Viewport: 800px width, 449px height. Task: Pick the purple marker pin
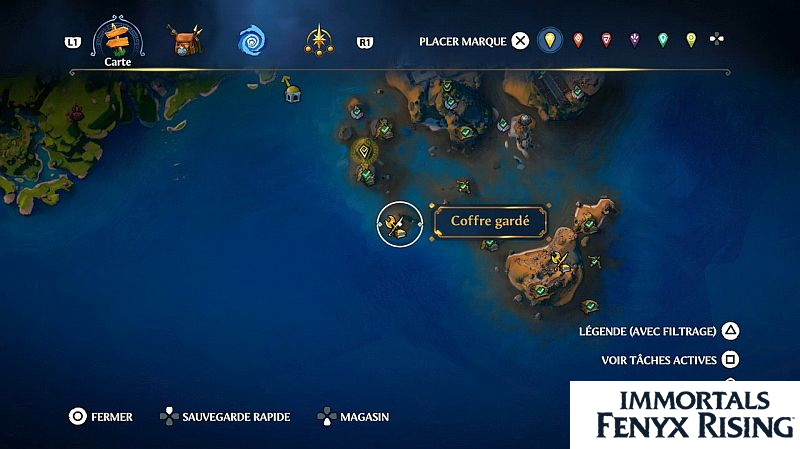point(634,41)
